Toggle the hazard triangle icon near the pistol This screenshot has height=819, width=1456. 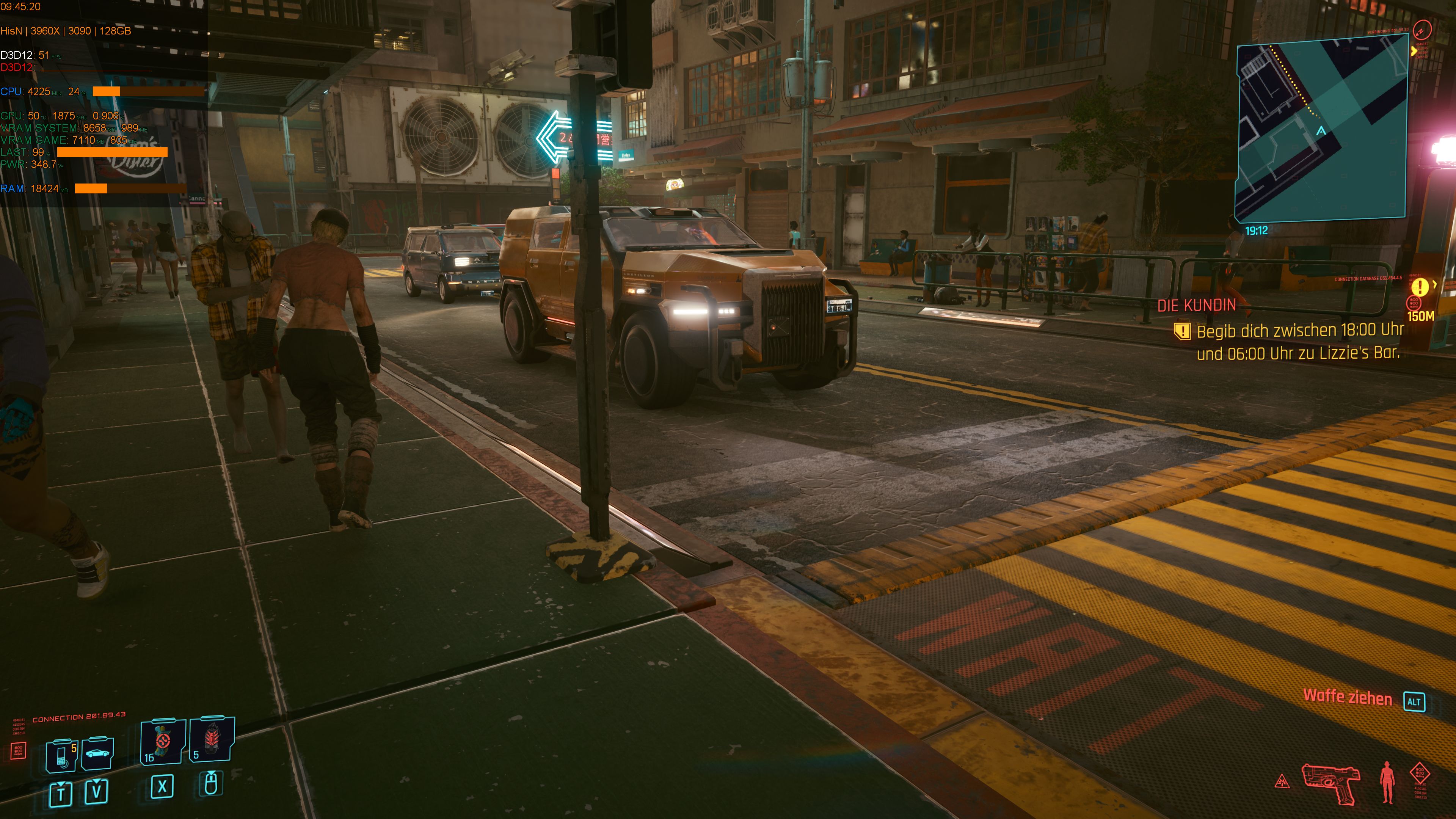[1282, 783]
